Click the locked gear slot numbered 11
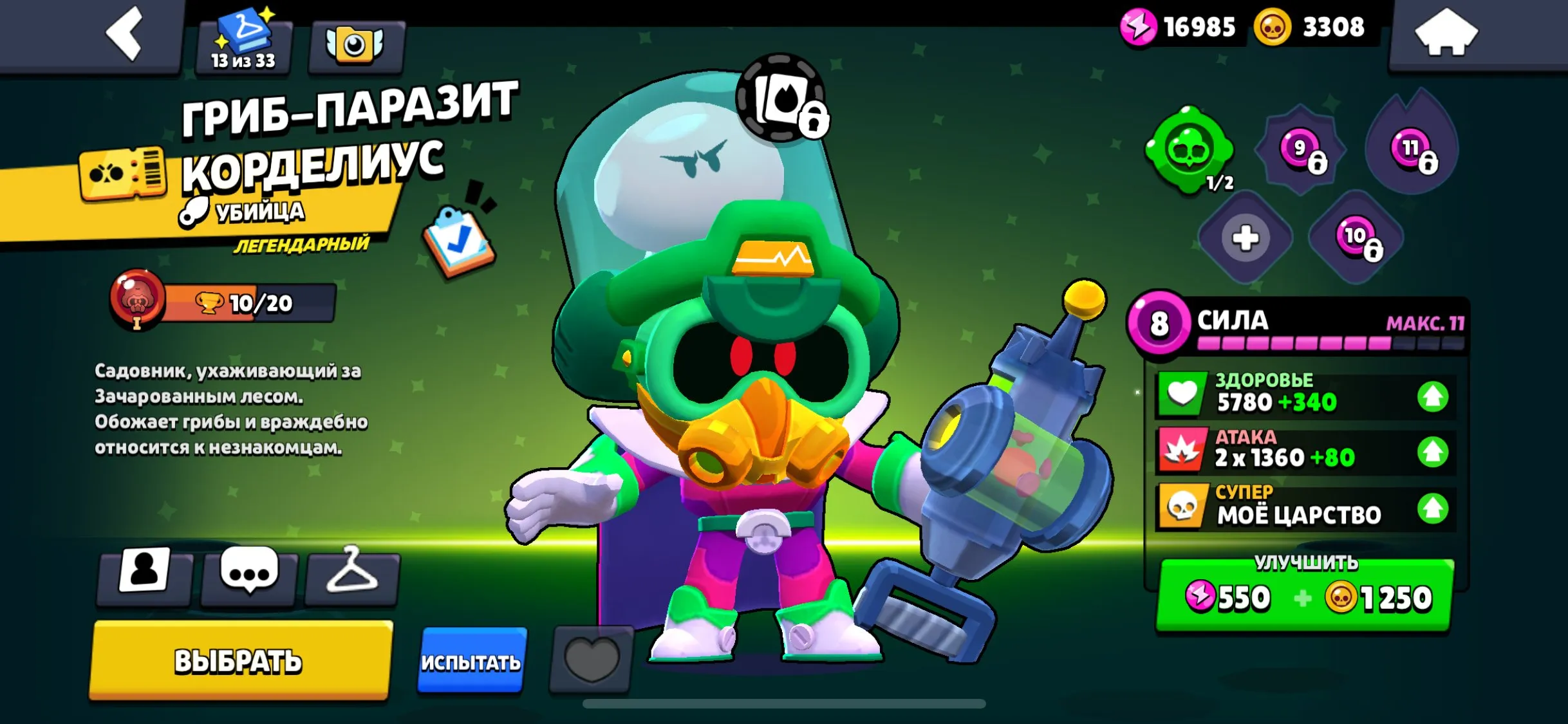Screen dimensions: 1568x724 tap(1412, 147)
